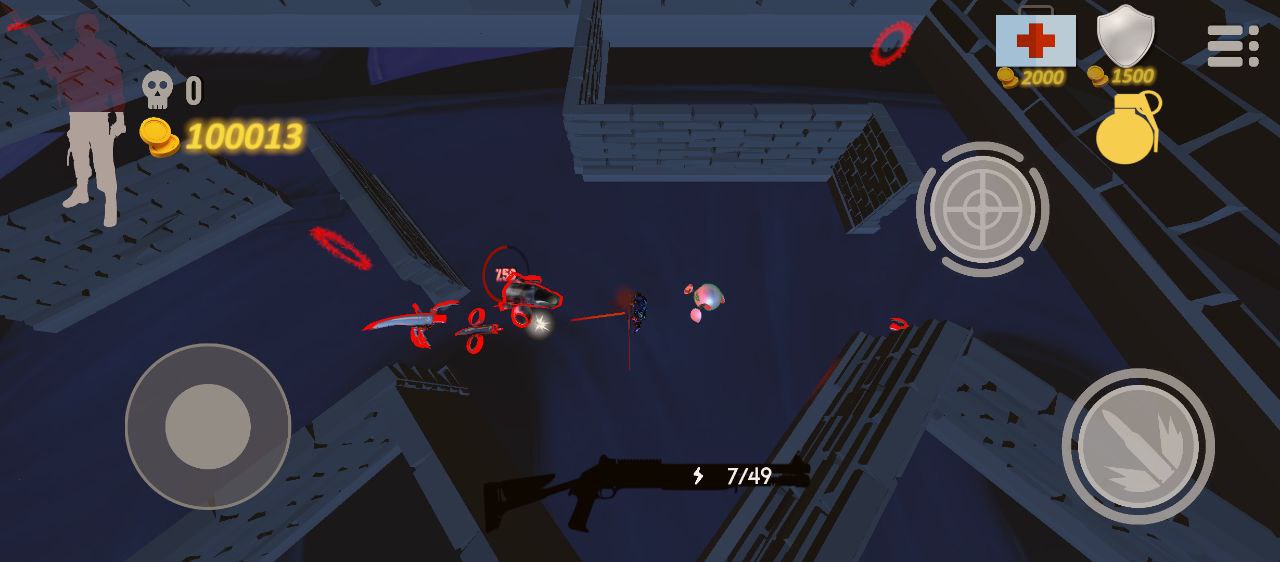Screen dimensions: 1280x562
Task: Throw a grenade with the yellow icon
Action: [1127, 129]
